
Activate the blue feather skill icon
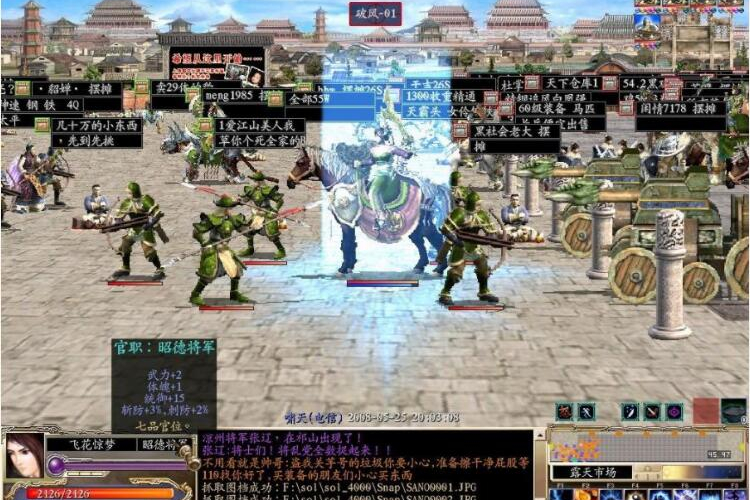tap(630, 411)
